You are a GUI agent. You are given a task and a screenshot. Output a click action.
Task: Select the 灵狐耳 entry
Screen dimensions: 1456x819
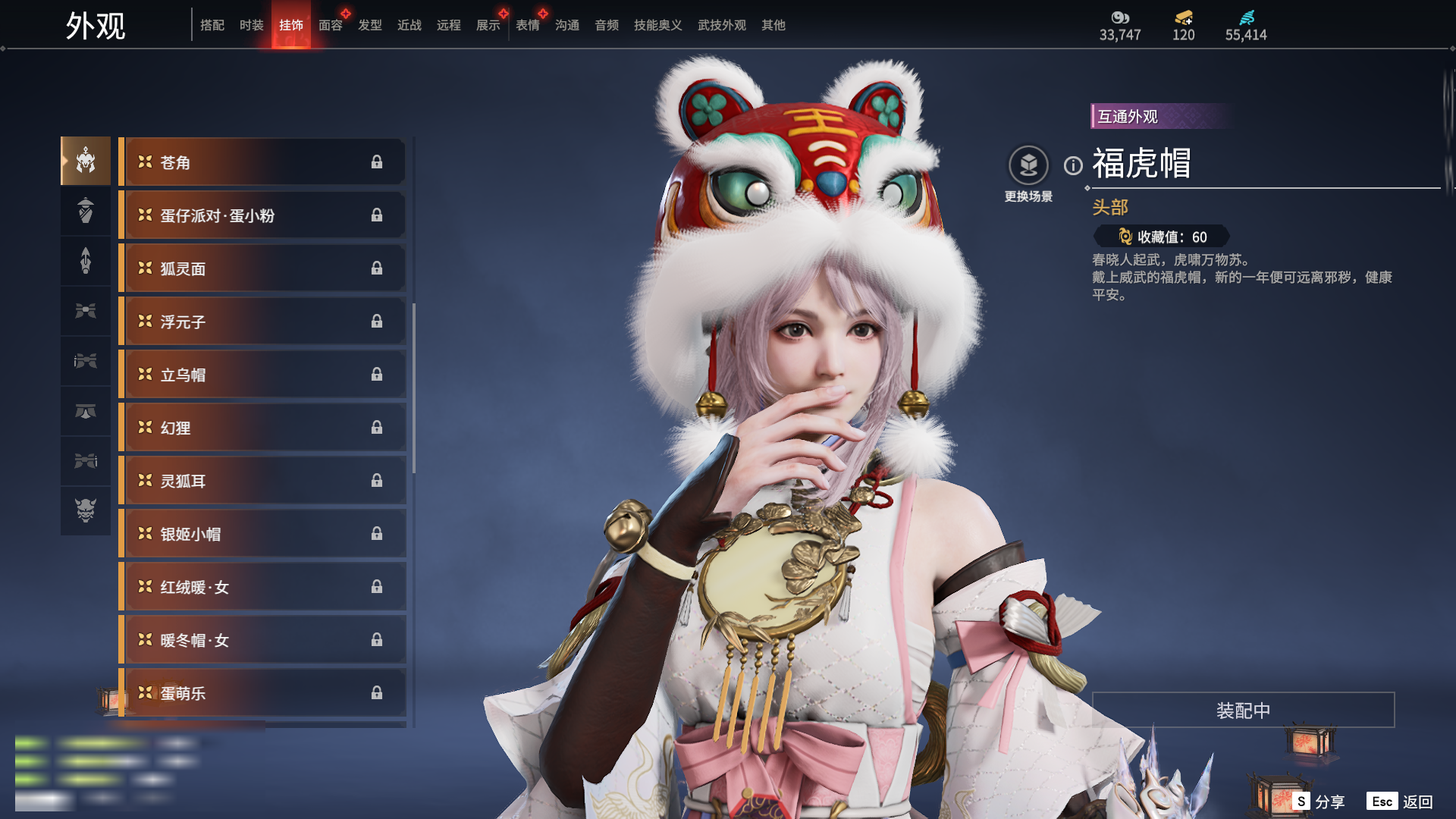pyautogui.click(x=262, y=481)
